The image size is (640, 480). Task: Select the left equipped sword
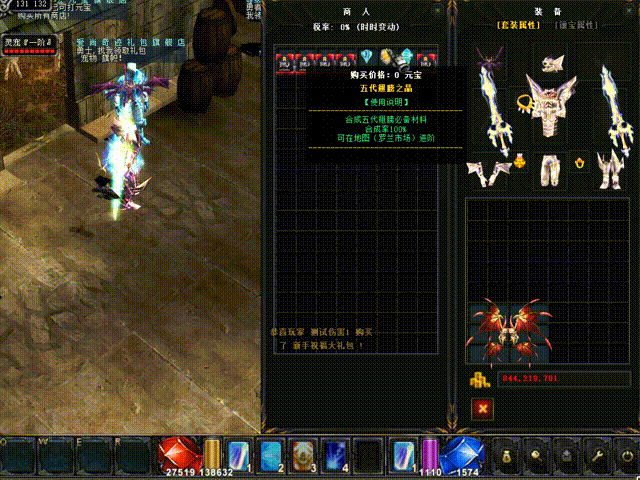(x=495, y=110)
